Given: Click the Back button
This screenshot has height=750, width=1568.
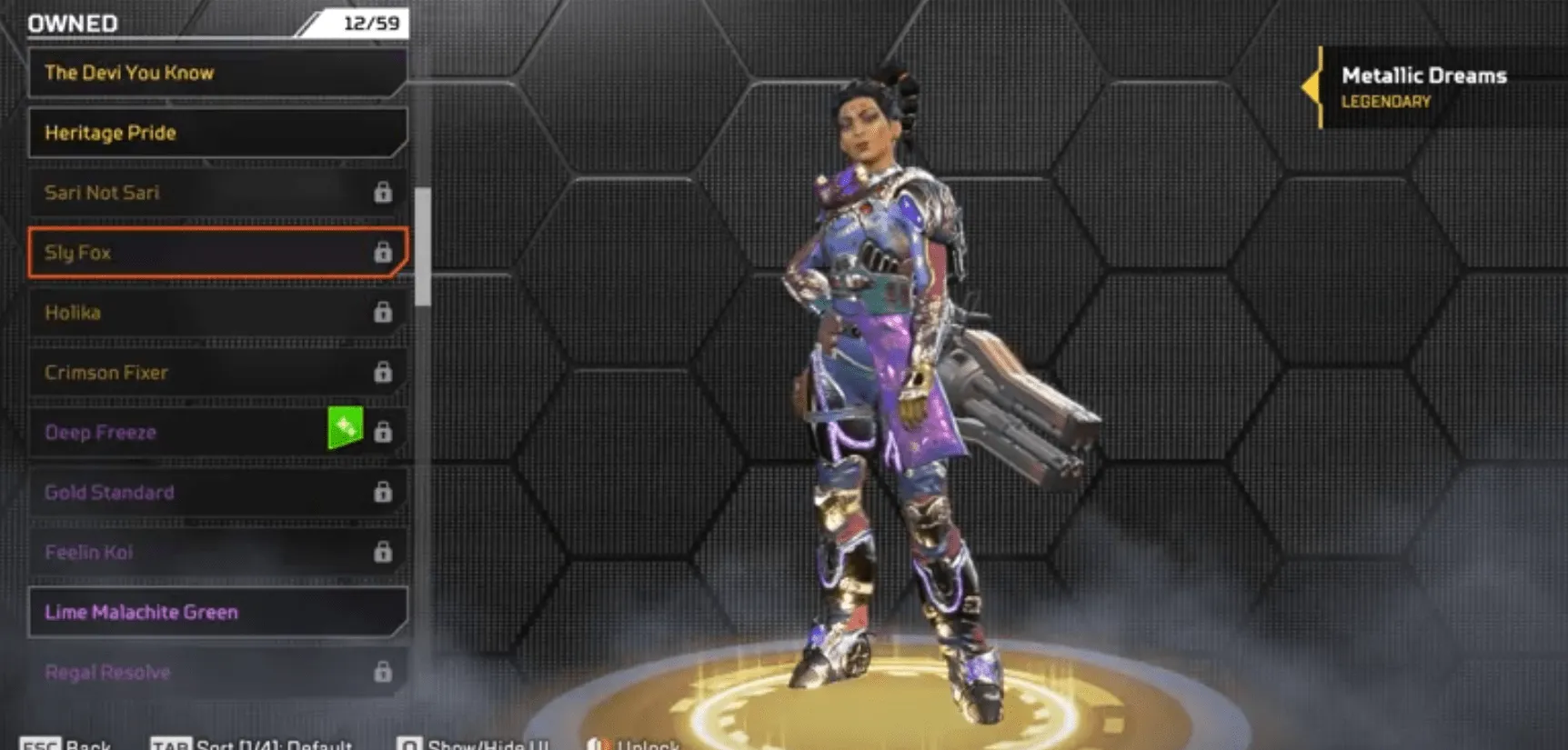Looking at the screenshot, I should pyautogui.click(x=86, y=743).
